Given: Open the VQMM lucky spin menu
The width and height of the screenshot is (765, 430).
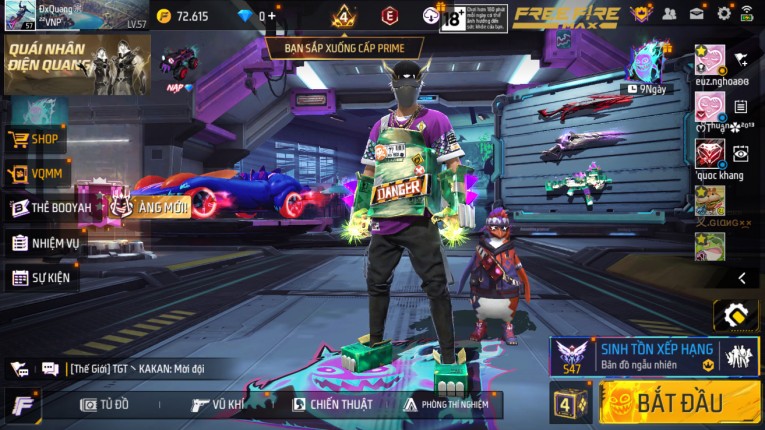Looking at the screenshot, I should 36,175.
